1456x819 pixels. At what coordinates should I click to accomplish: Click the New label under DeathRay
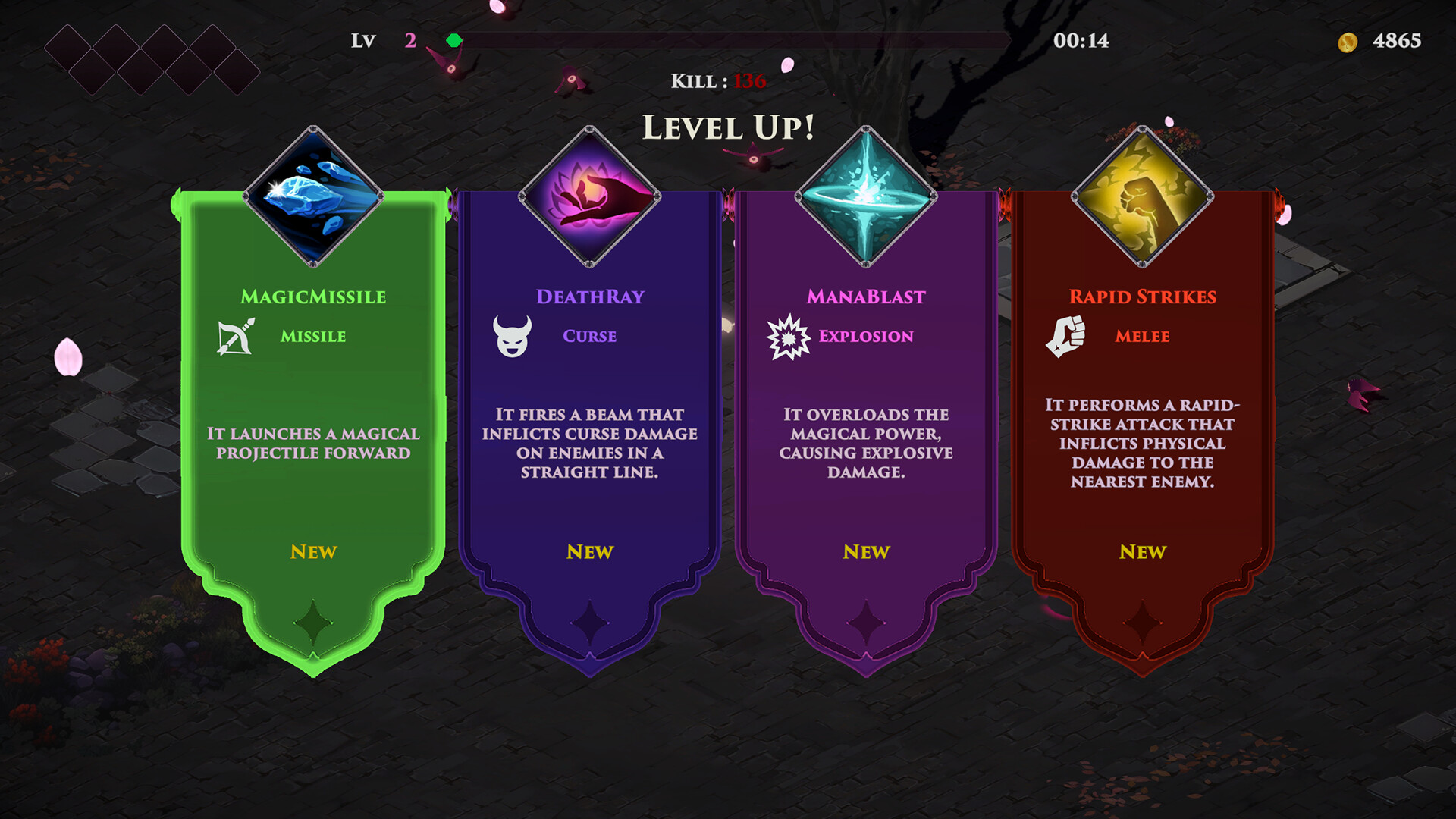pos(589,552)
